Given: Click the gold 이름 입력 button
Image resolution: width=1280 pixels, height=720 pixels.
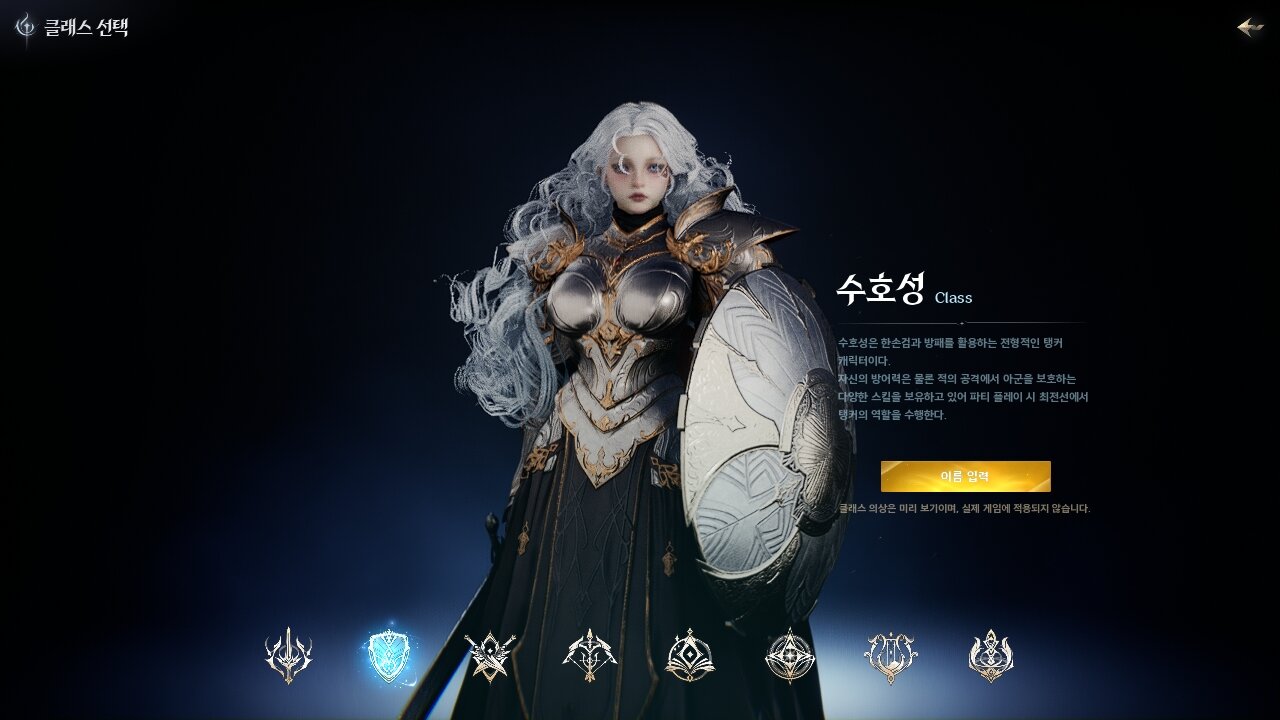Looking at the screenshot, I should coord(965,476).
